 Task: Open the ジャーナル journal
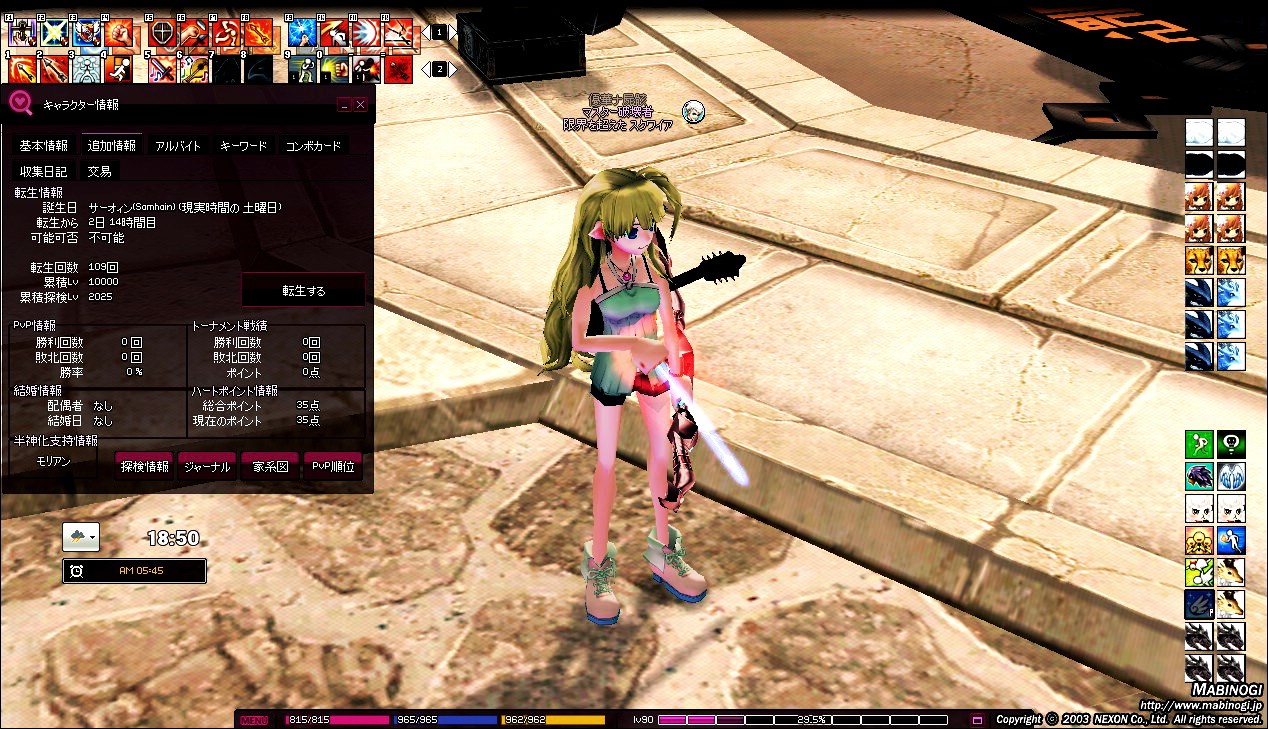[x=207, y=466]
